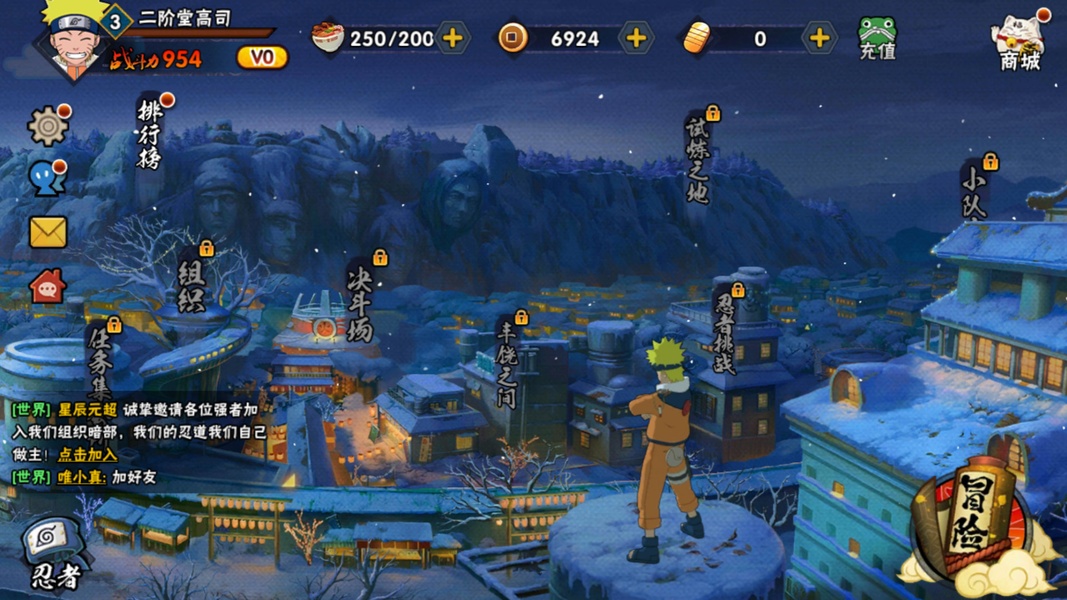The height and width of the screenshot is (600, 1067).
Task: Add gold ingots with plus button
Action: click(x=819, y=39)
